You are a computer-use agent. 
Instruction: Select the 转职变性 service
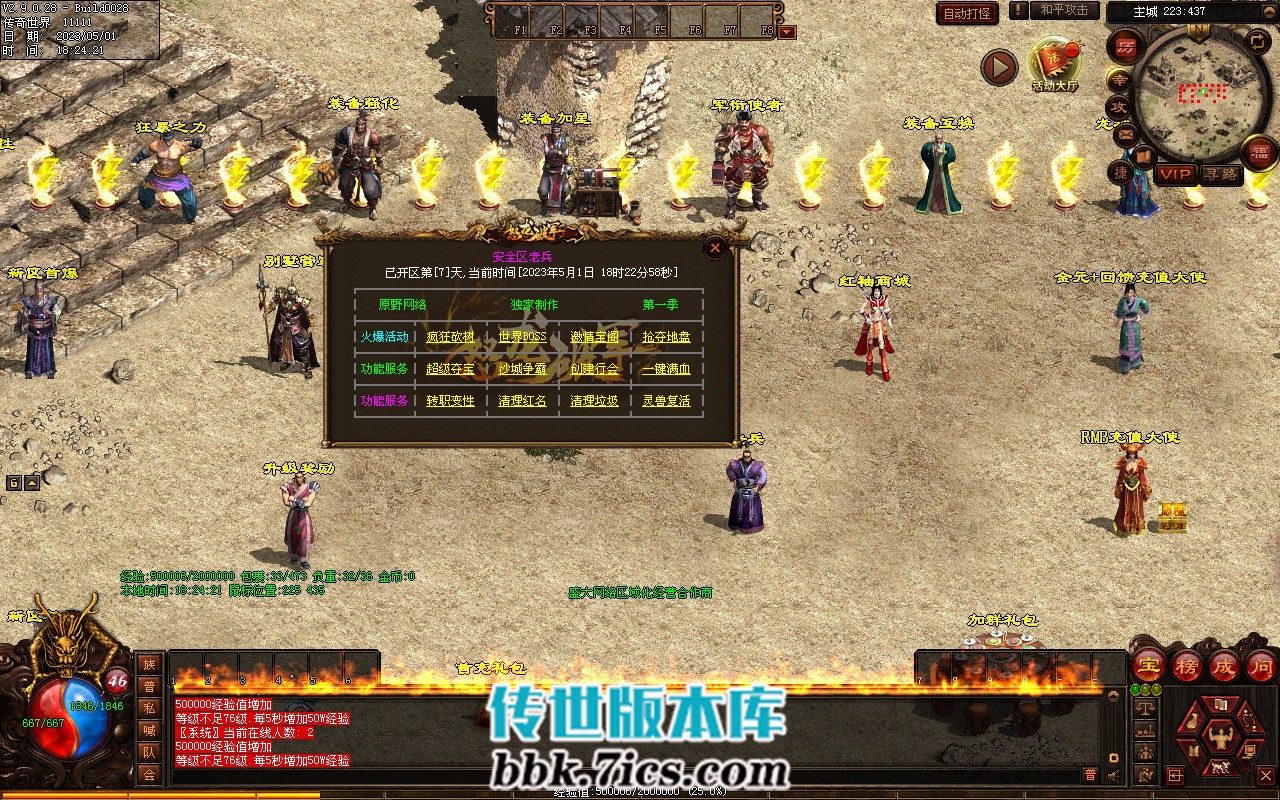pos(450,401)
